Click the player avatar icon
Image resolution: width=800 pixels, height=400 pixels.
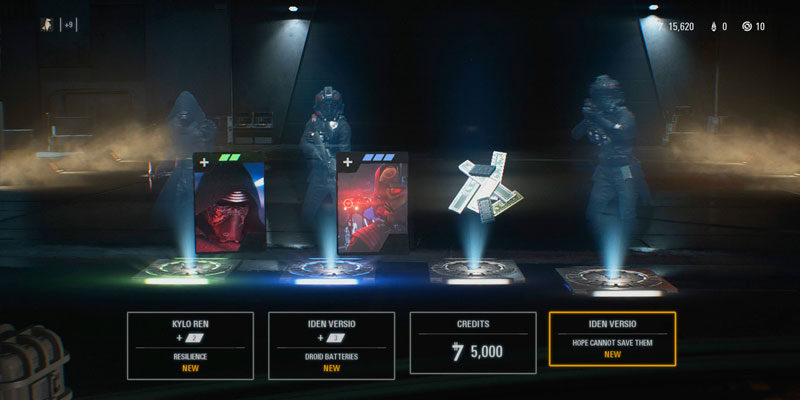46,24
